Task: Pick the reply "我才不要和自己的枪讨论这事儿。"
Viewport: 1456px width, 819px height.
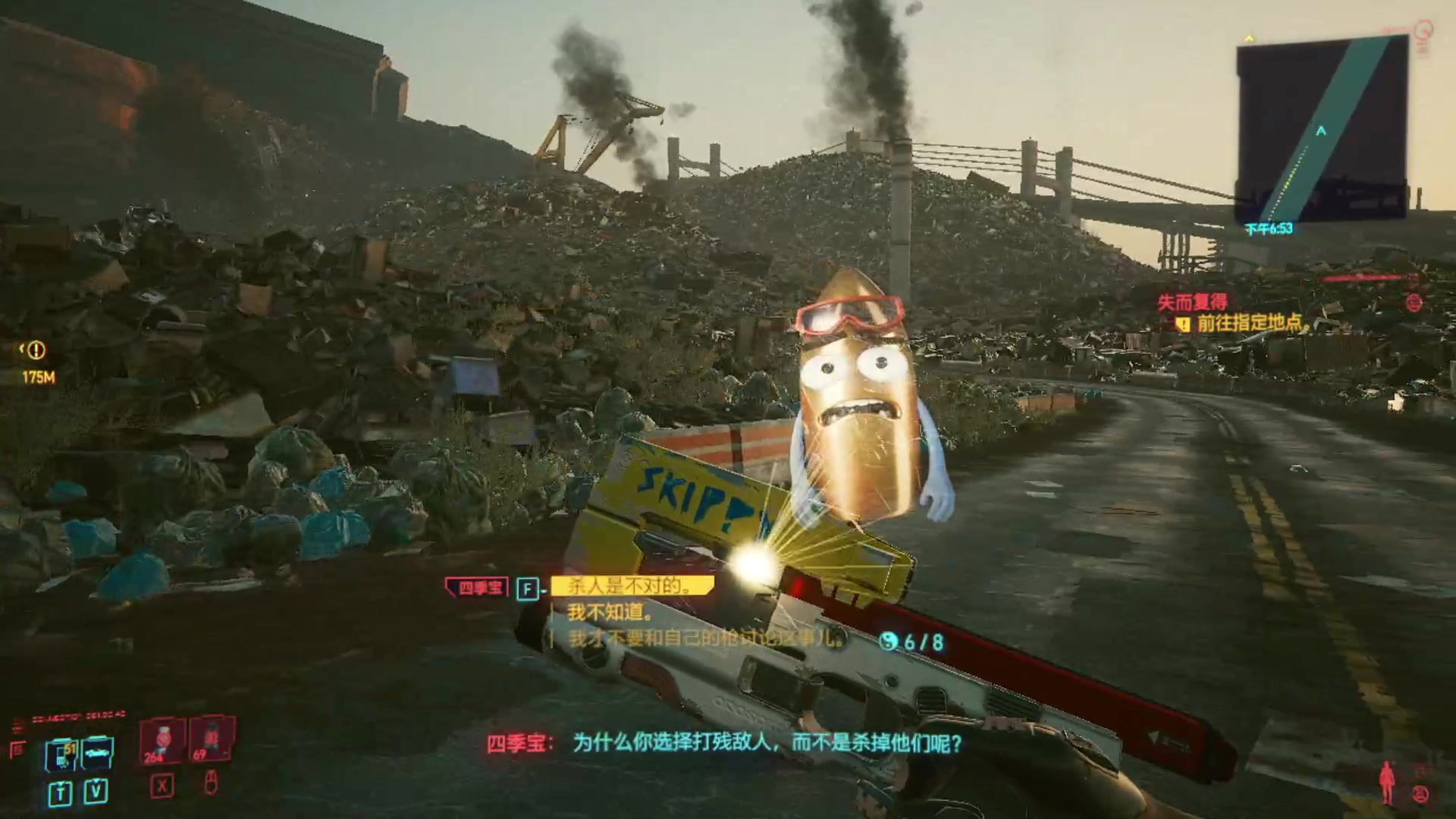Action: (x=704, y=639)
